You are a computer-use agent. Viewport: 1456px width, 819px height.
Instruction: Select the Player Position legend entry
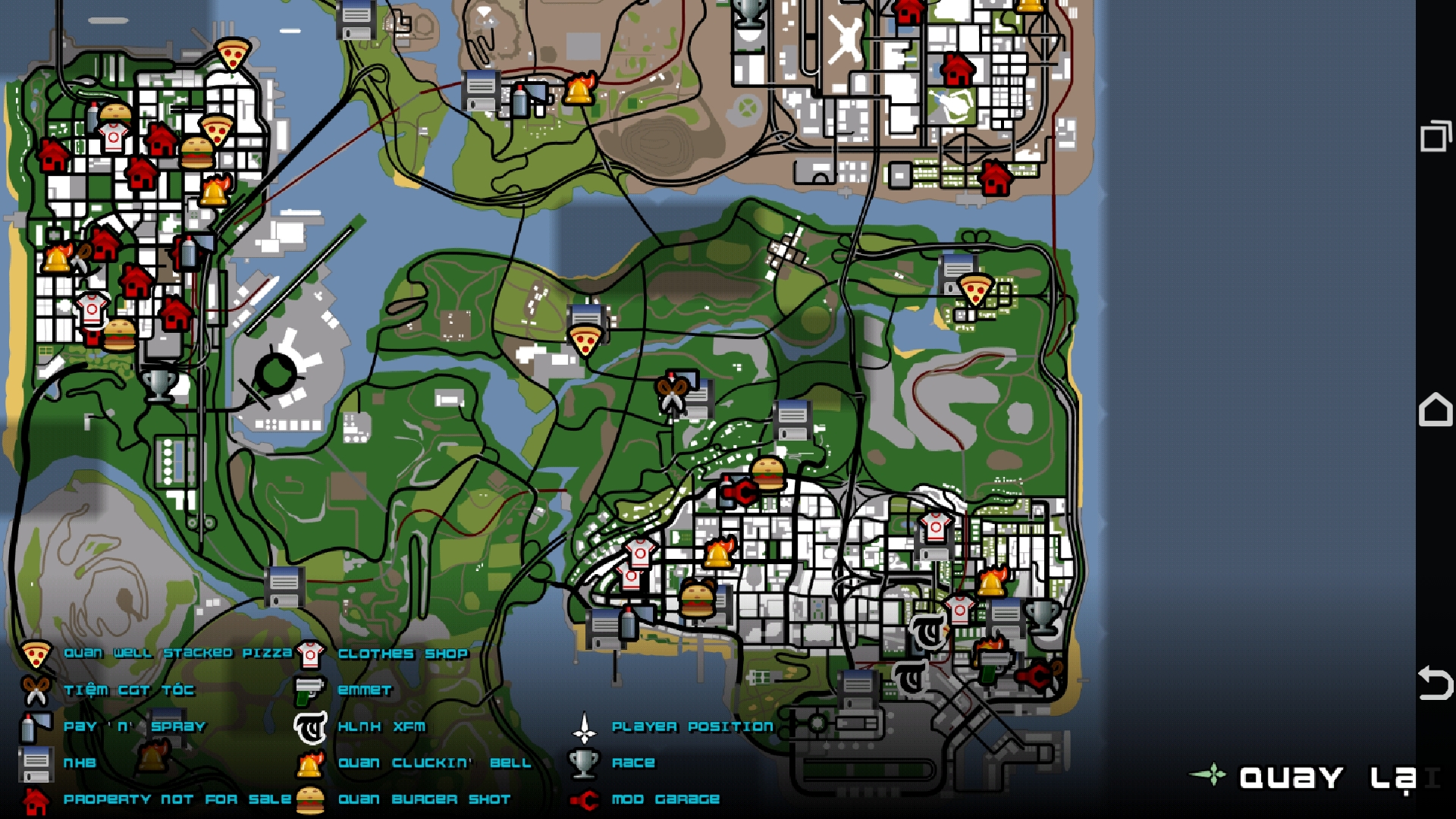(692, 726)
